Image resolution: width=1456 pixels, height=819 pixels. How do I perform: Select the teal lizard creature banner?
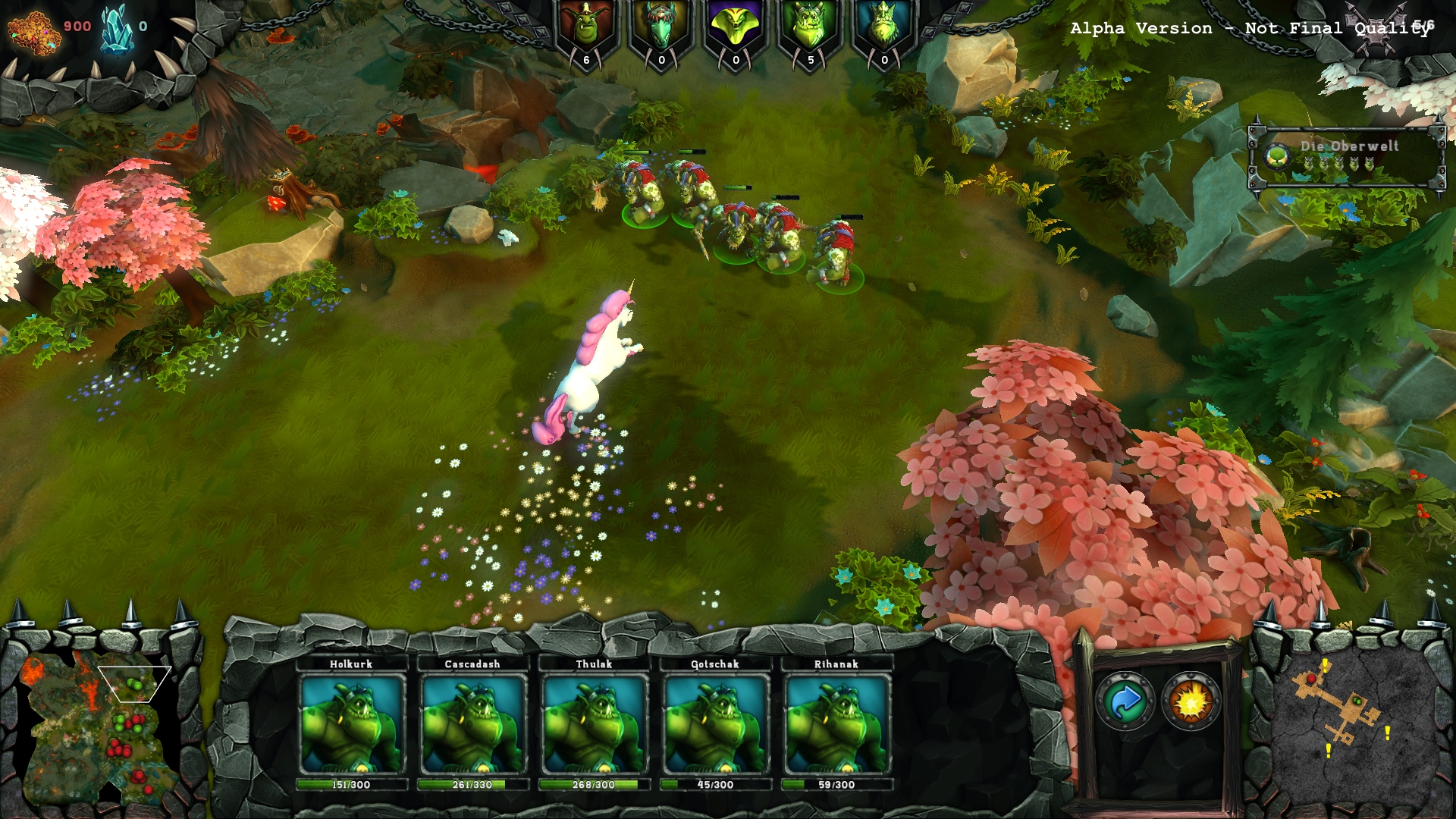point(661,32)
